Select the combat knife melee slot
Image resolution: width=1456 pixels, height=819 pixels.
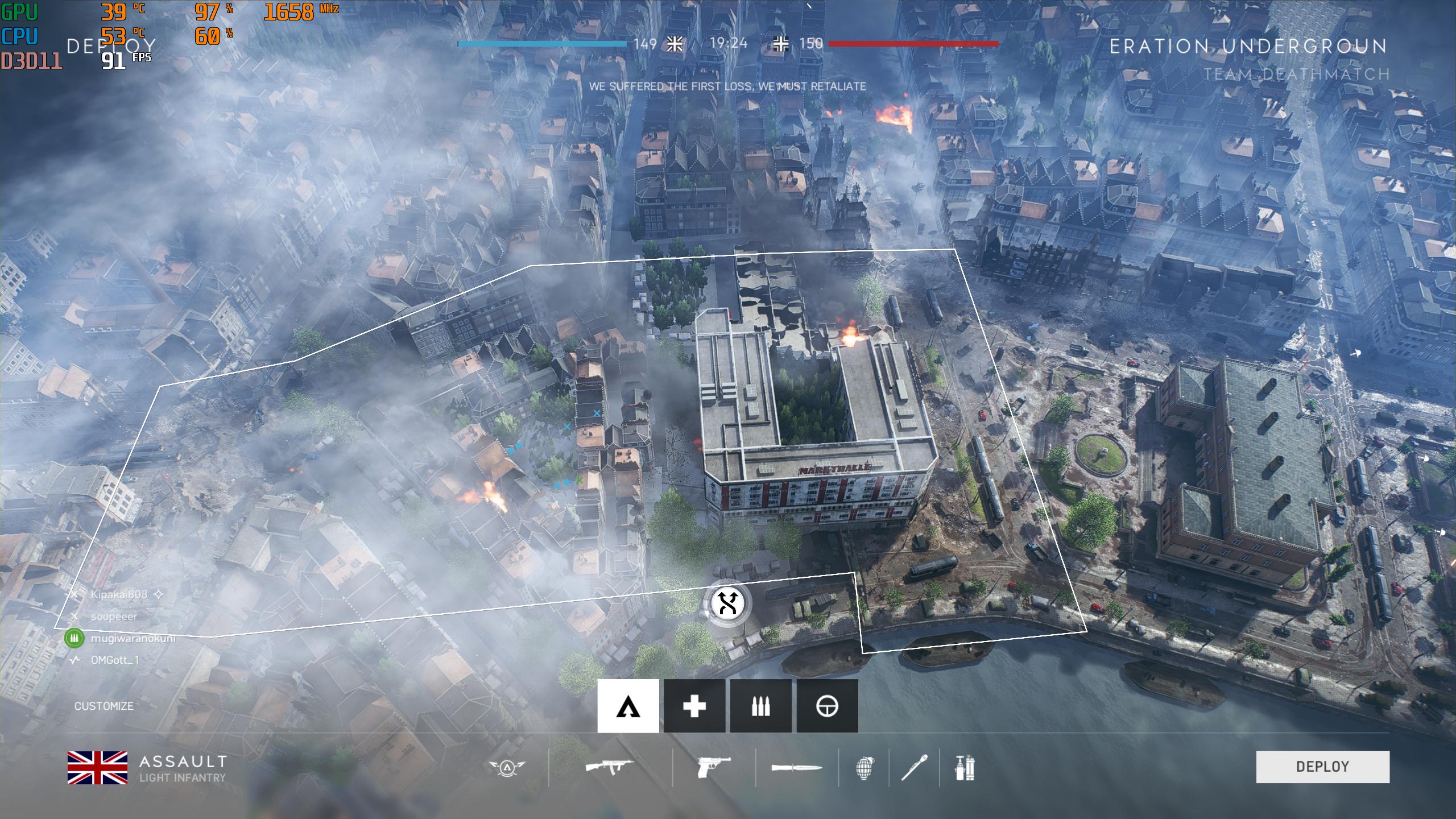tap(796, 767)
